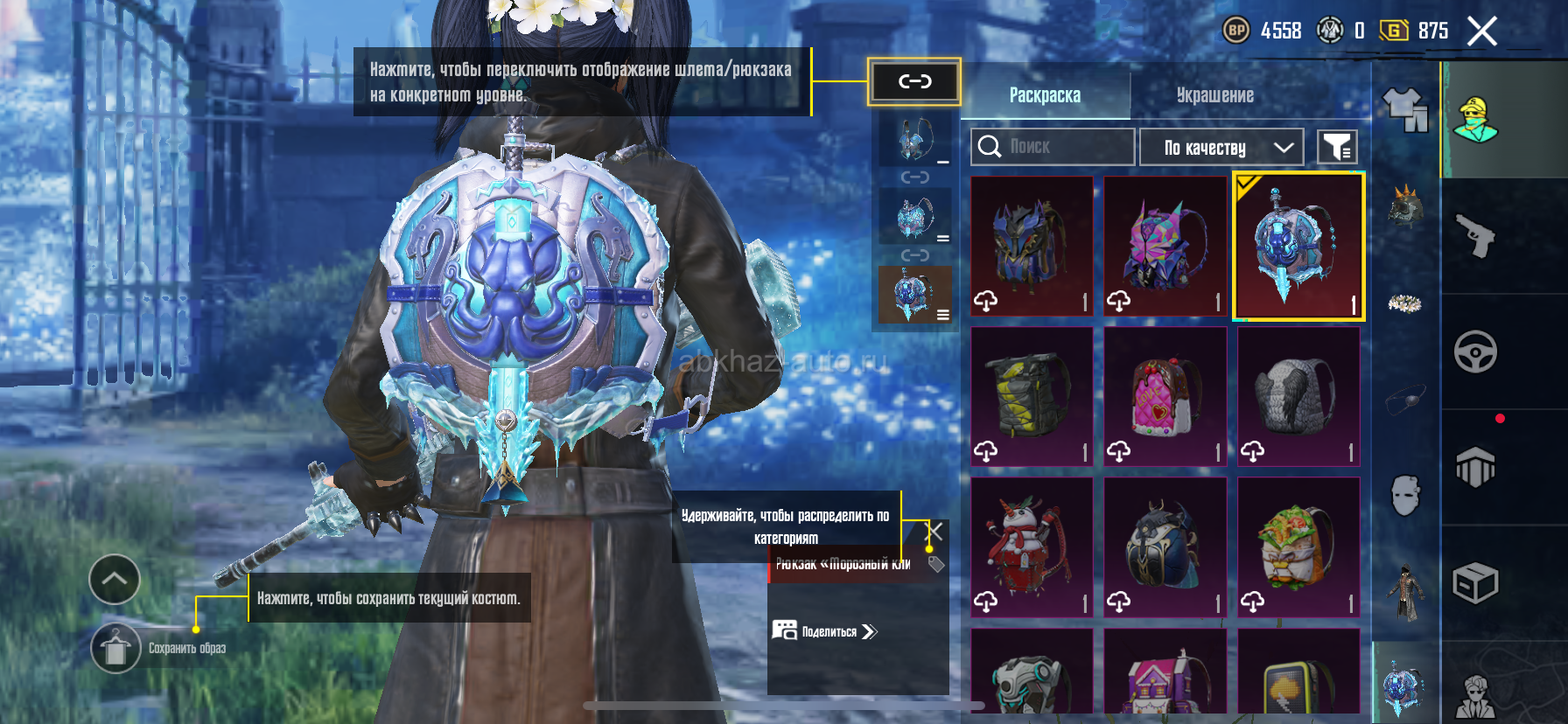1568x724 pixels.
Task: Select the Раскраска tab
Action: click(x=1045, y=95)
